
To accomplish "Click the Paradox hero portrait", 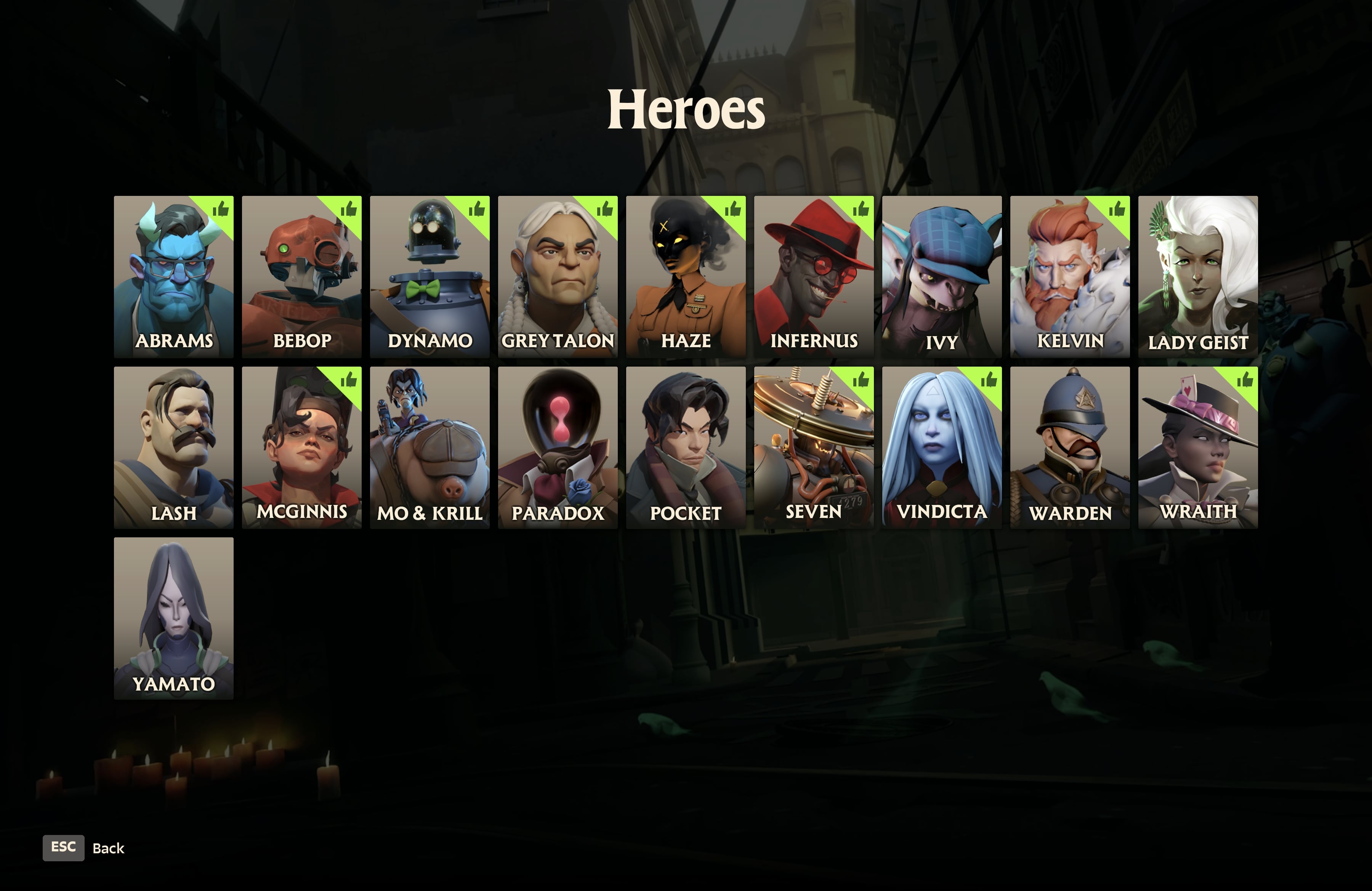I will (x=558, y=447).
